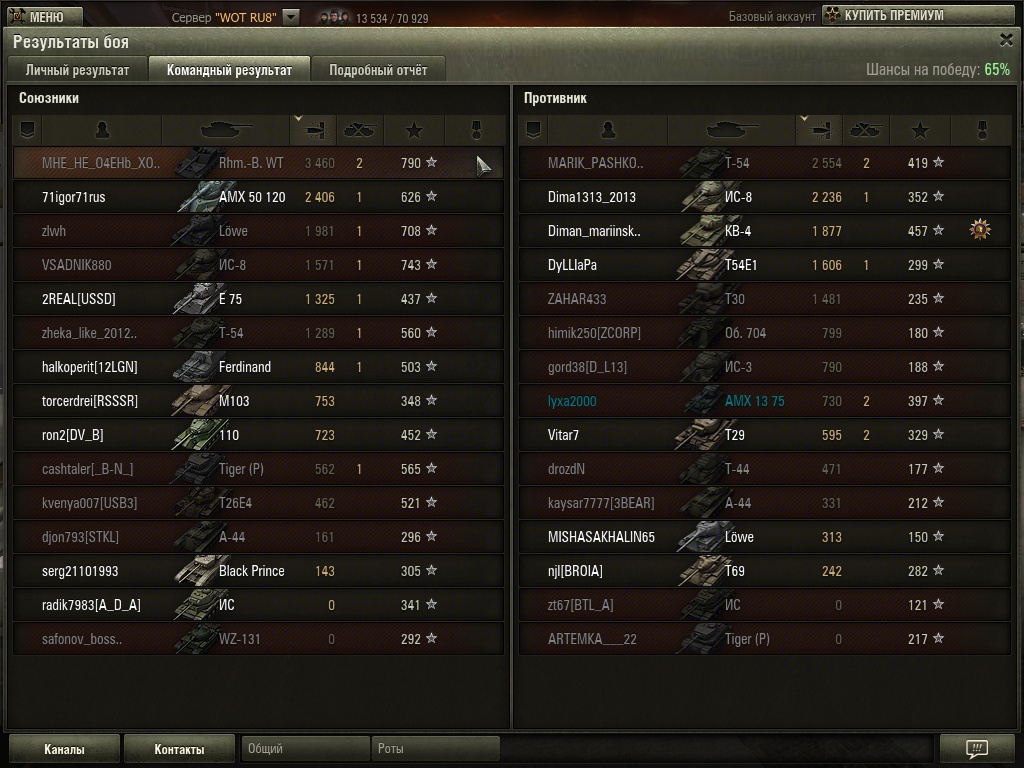The height and width of the screenshot is (768, 1024).
Task: Select enemy row MISHASAKHALIN65
Action: pos(764,537)
